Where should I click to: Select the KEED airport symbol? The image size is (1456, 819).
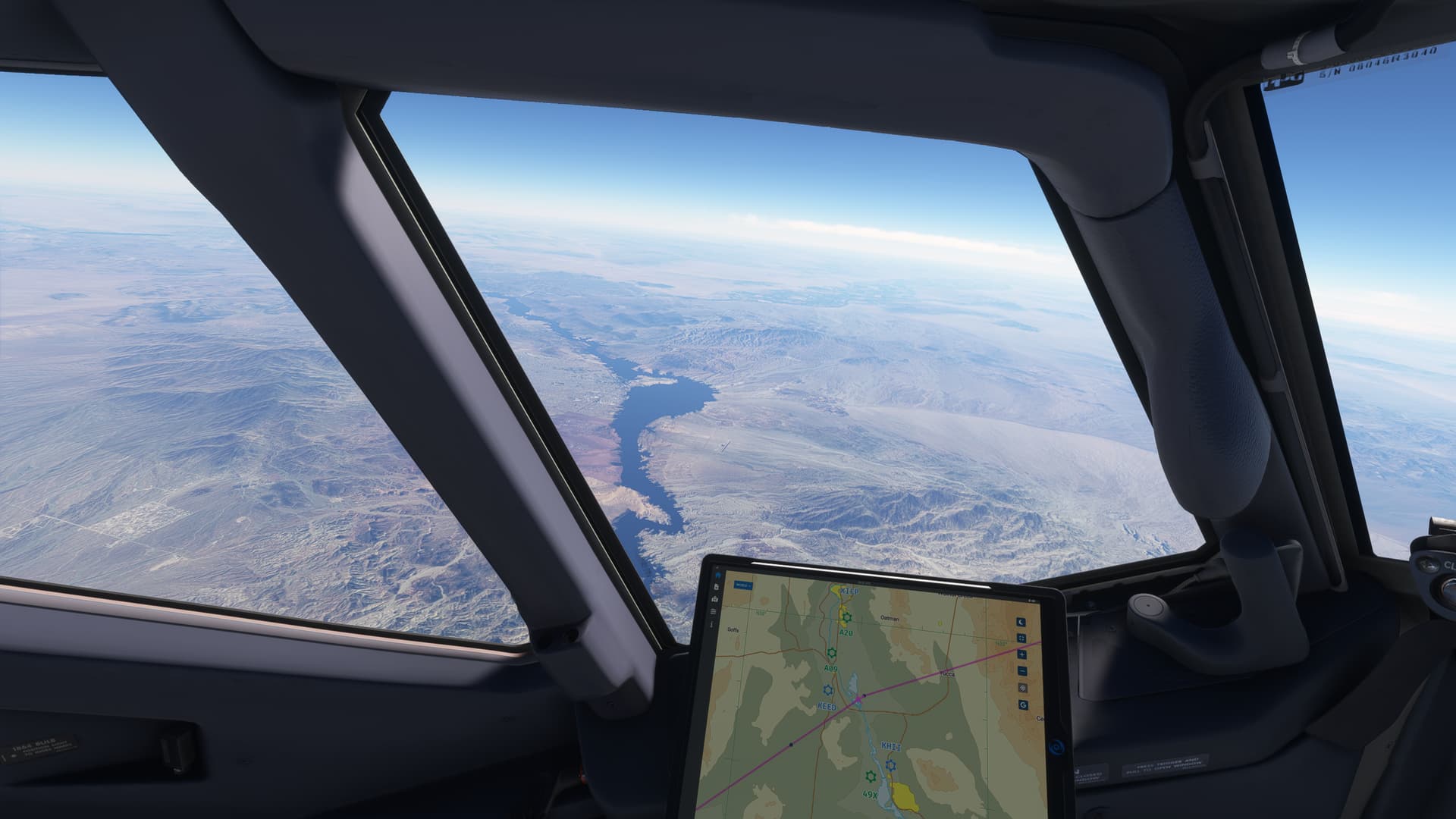tap(827, 689)
